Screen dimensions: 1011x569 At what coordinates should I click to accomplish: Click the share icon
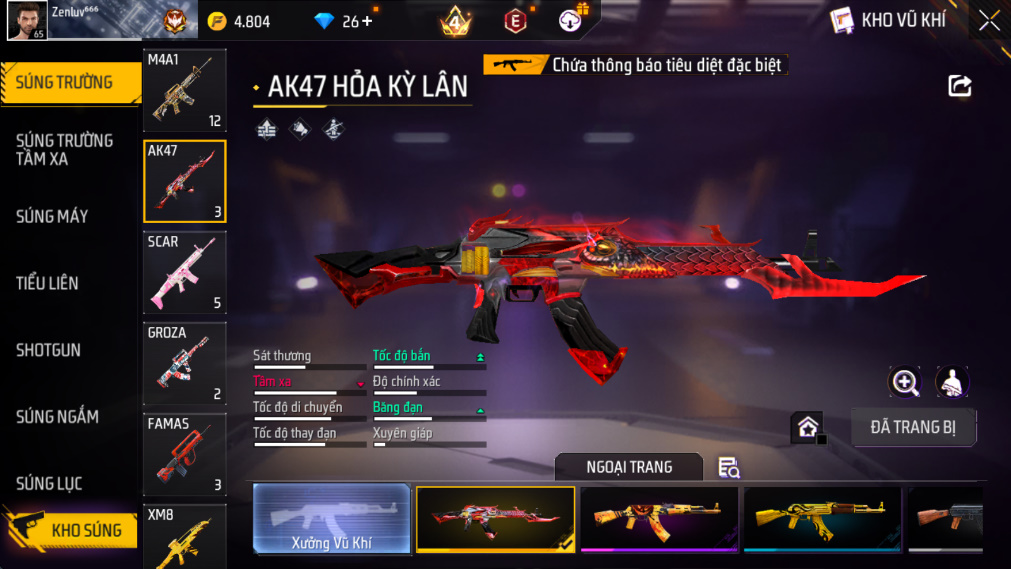pos(959,86)
